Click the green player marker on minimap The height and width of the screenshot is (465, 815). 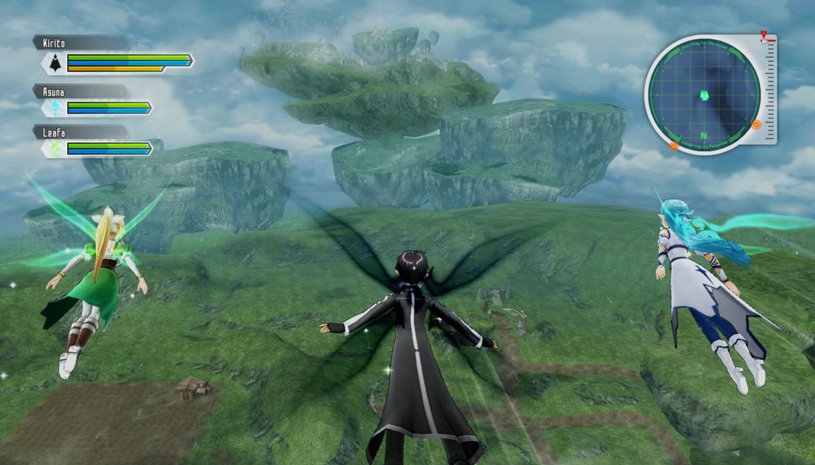(704, 96)
